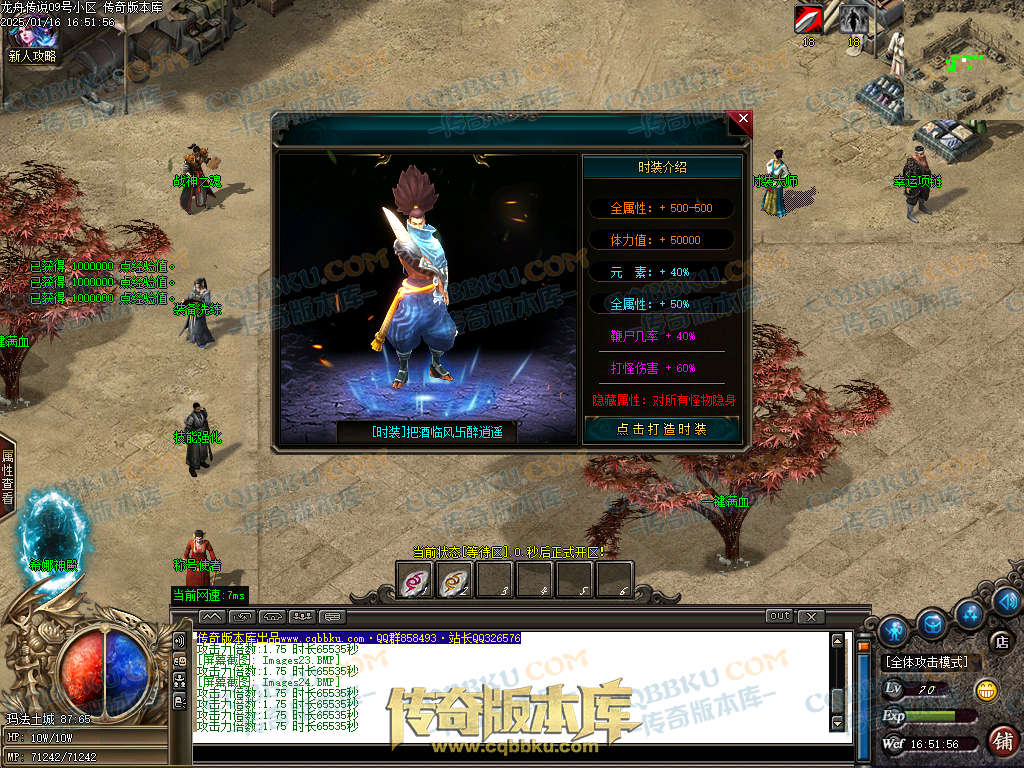Screen dimensions: 1024x768
Task: Open the blue chest bag round button
Action: 932,623
